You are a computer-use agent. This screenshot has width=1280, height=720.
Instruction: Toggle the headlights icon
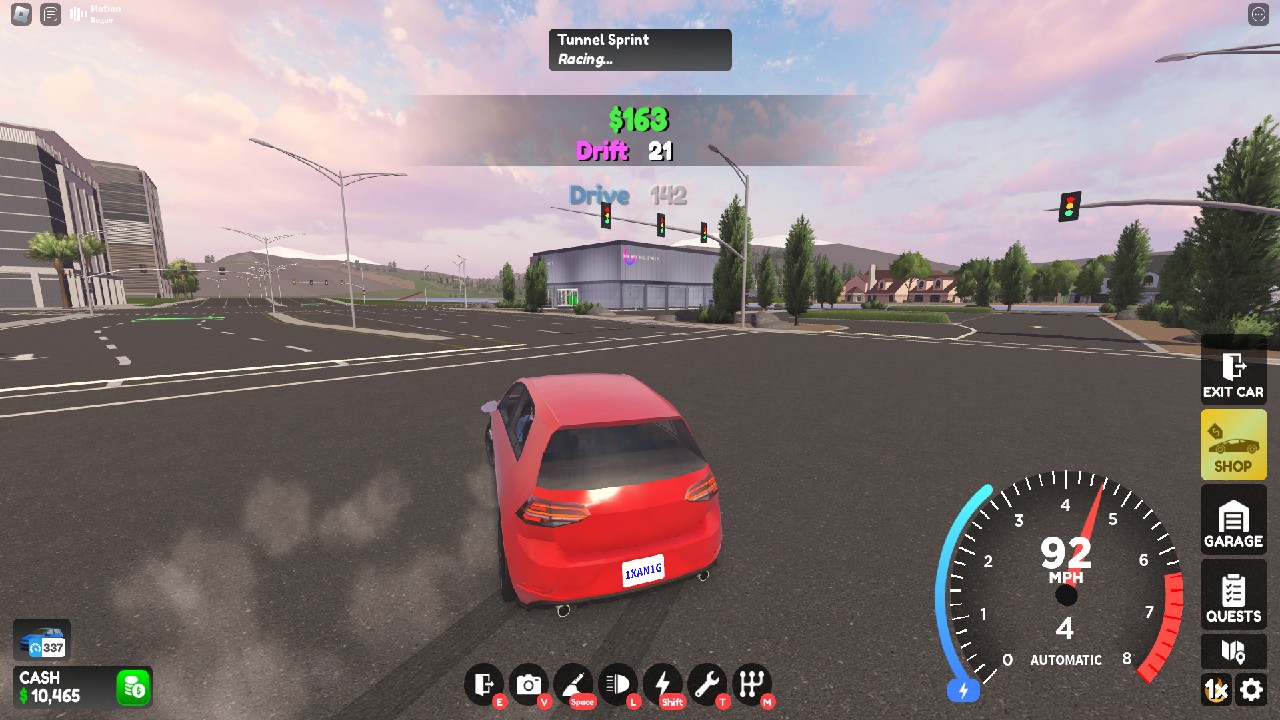click(617, 685)
